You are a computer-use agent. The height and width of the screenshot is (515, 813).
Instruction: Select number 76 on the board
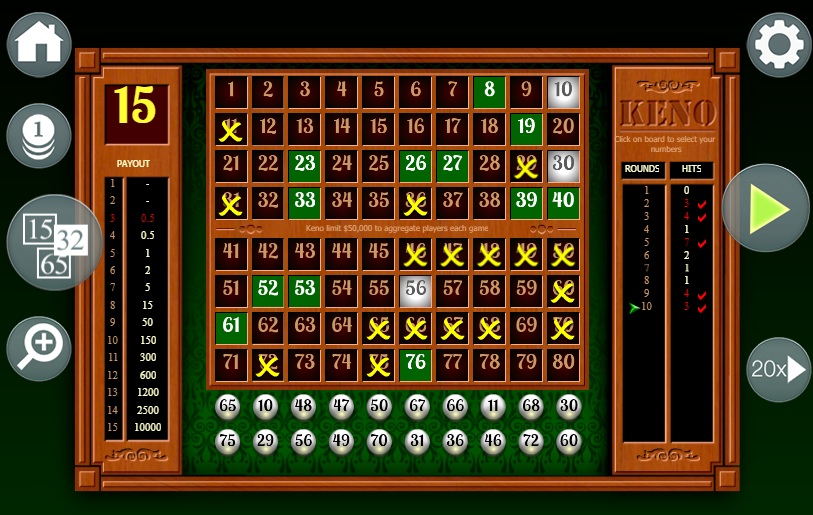click(415, 365)
